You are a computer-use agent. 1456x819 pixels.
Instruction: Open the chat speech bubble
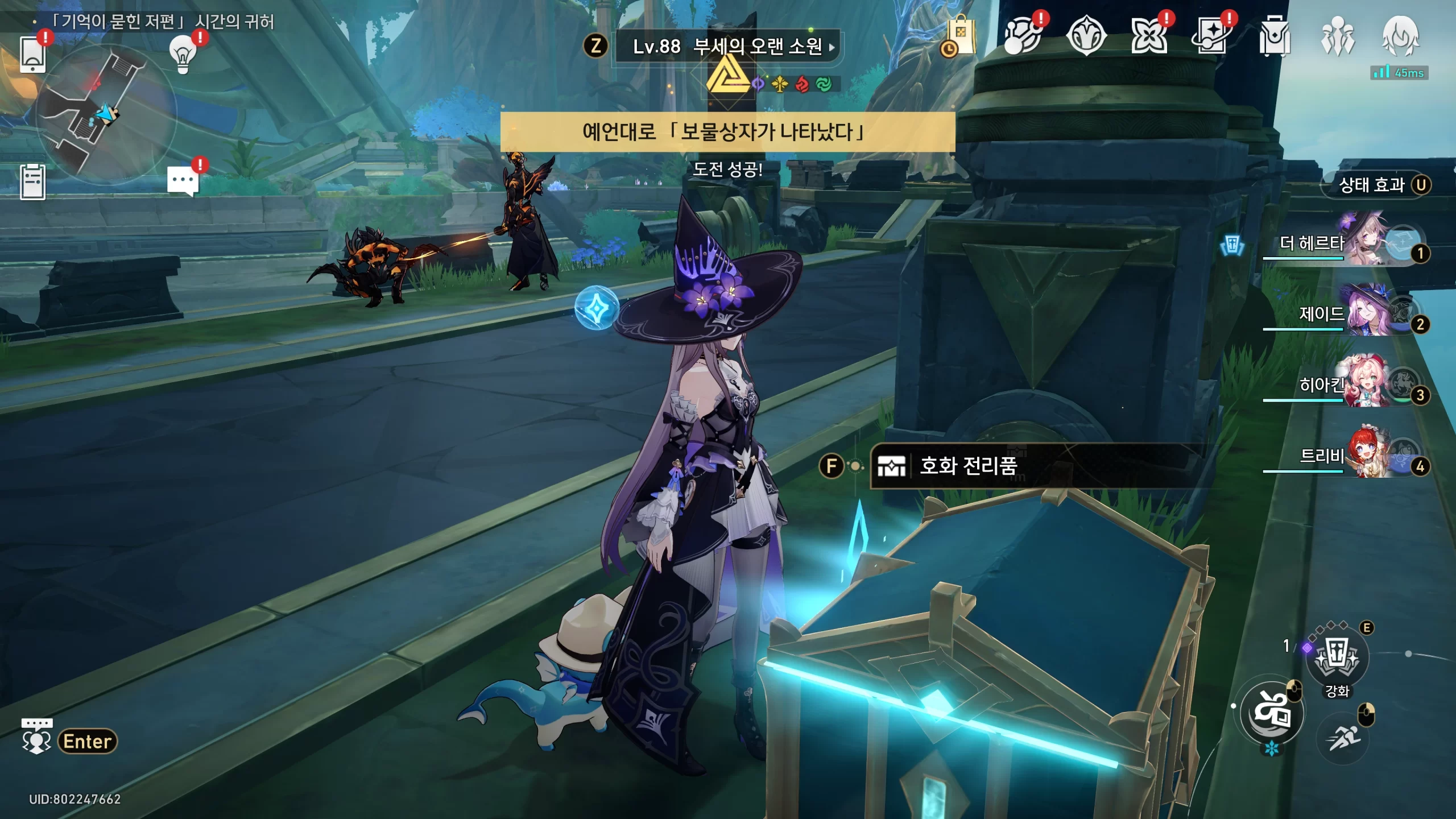pyautogui.click(x=183, y=182)
